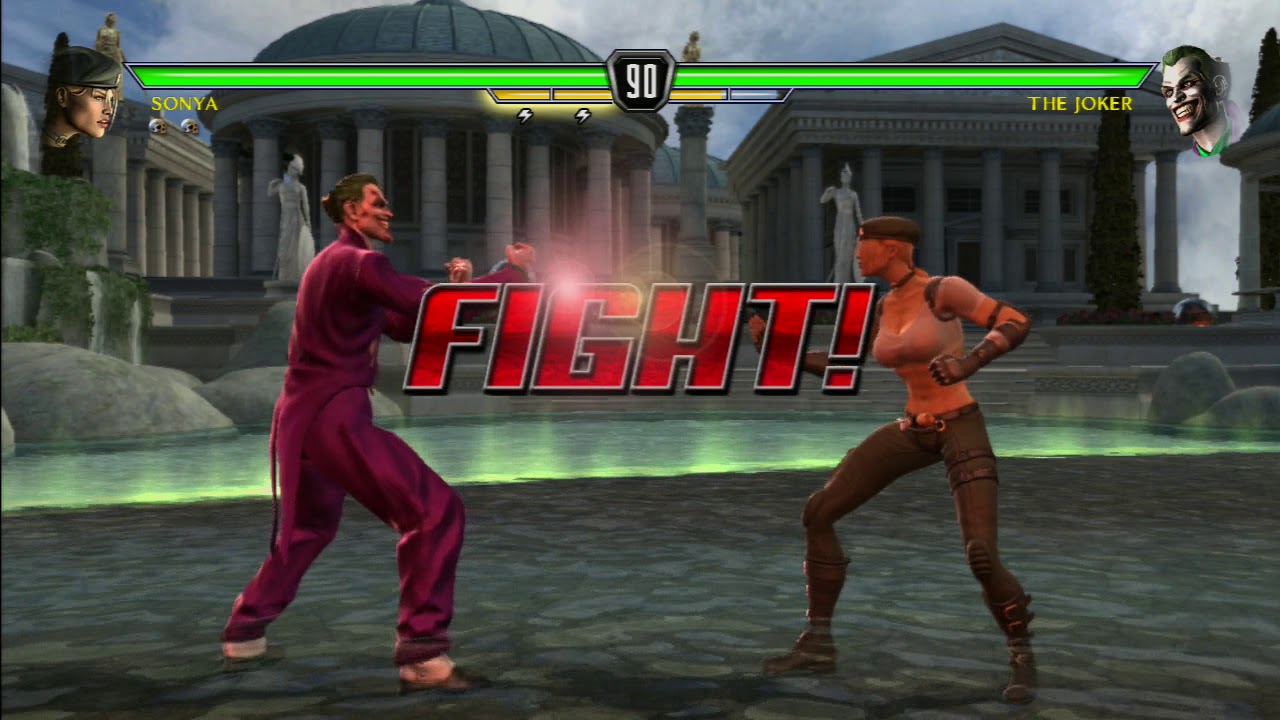Select the second skull round-win icon

pyautogui.click(x=190, y=124)
